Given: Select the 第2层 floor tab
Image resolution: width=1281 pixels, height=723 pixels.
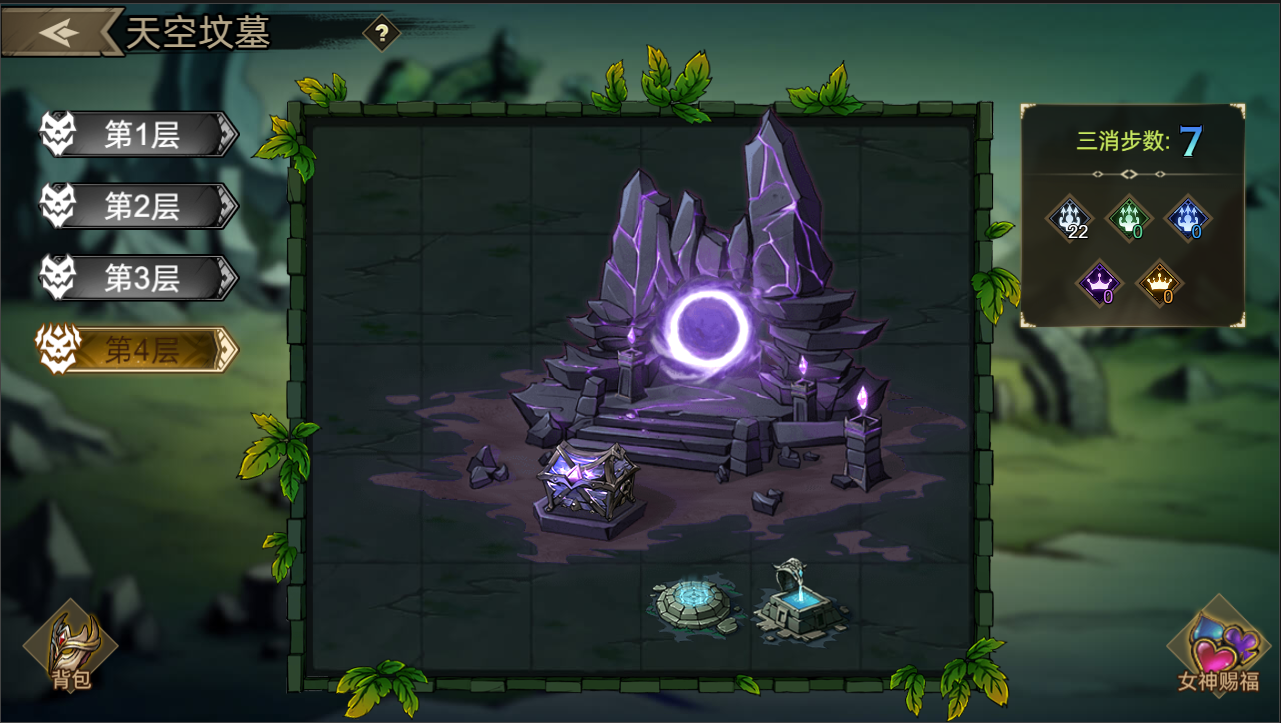Looking at the screenshot, I should point(141,207).
